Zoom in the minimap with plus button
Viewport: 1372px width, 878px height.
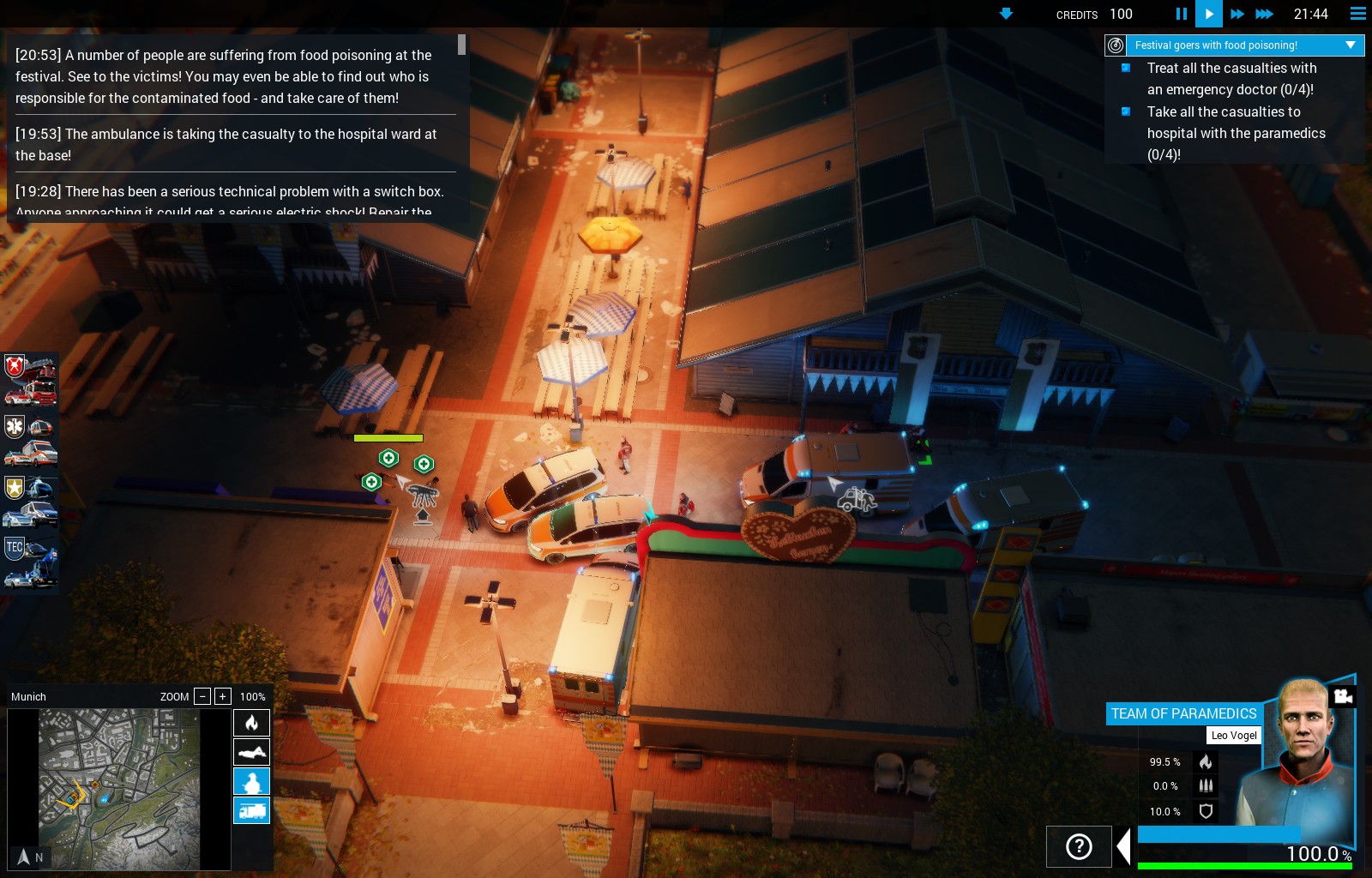pyautogui.click(x=223, y=696)
